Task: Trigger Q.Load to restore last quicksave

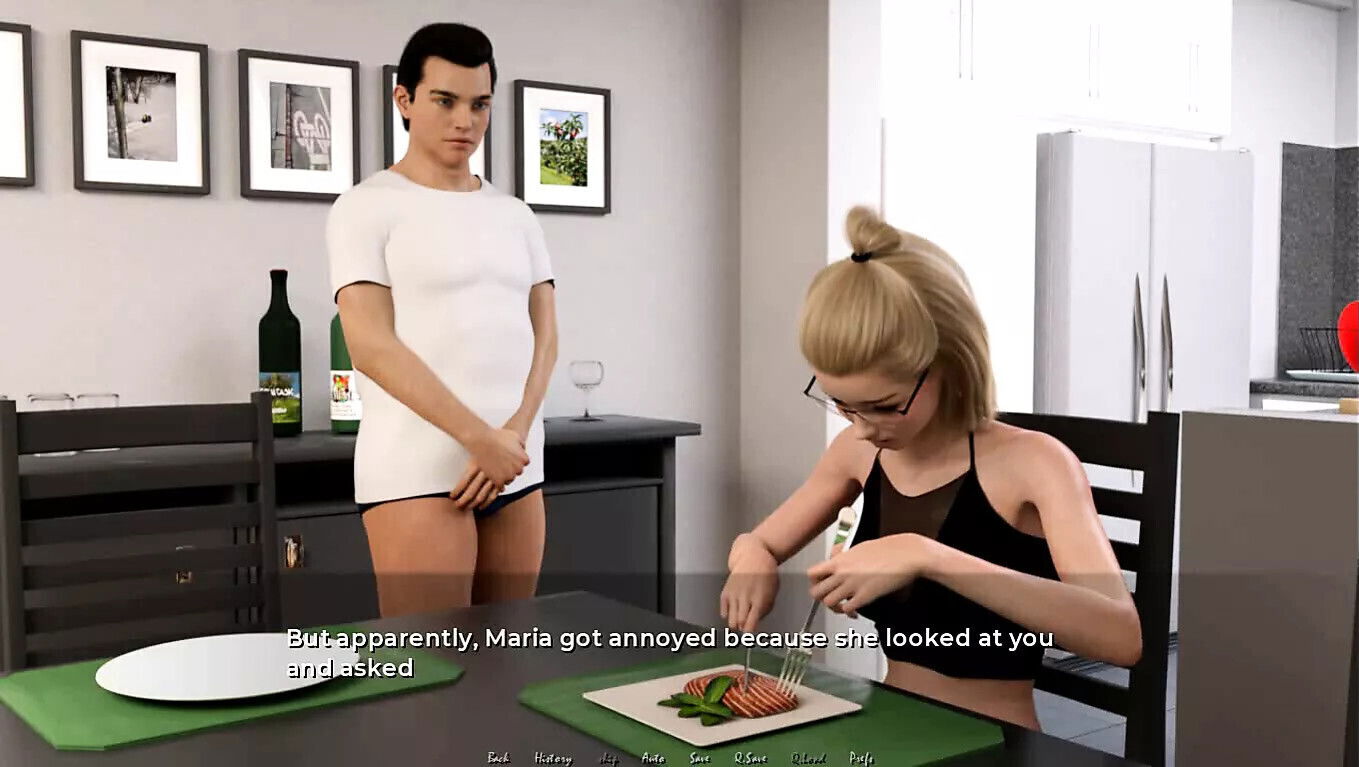Action: coord(808,759)
